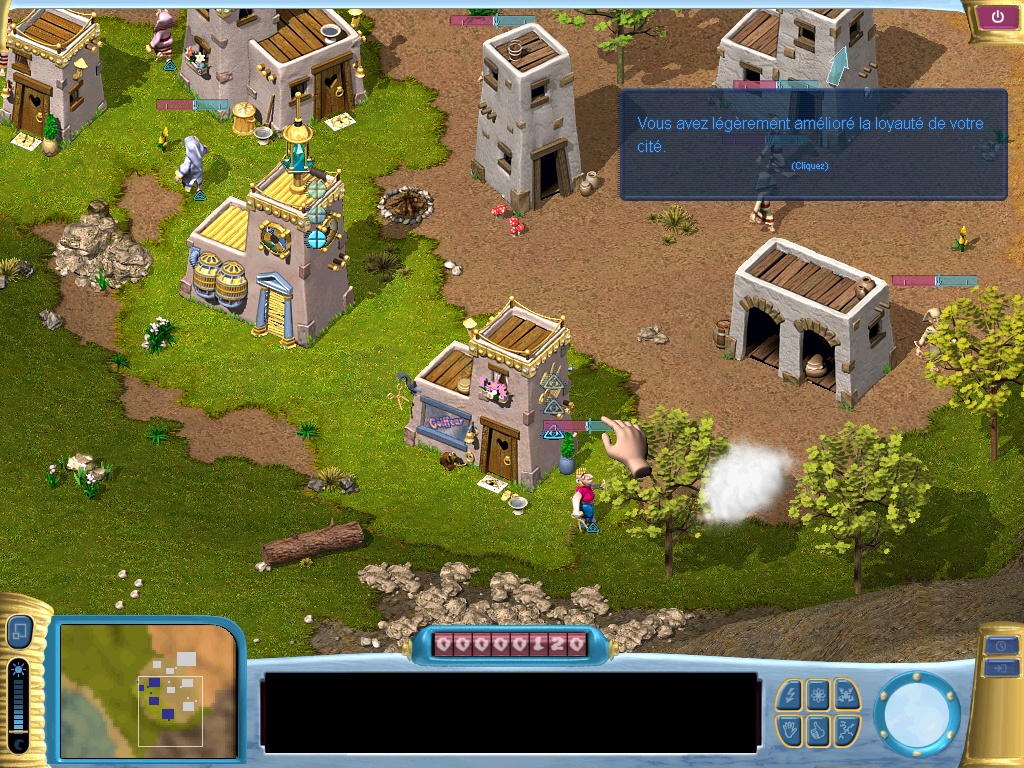The width and height of the screenshot is (1024, 768).
Task: Click the exit arrow button
Action: click(1001, 669)
